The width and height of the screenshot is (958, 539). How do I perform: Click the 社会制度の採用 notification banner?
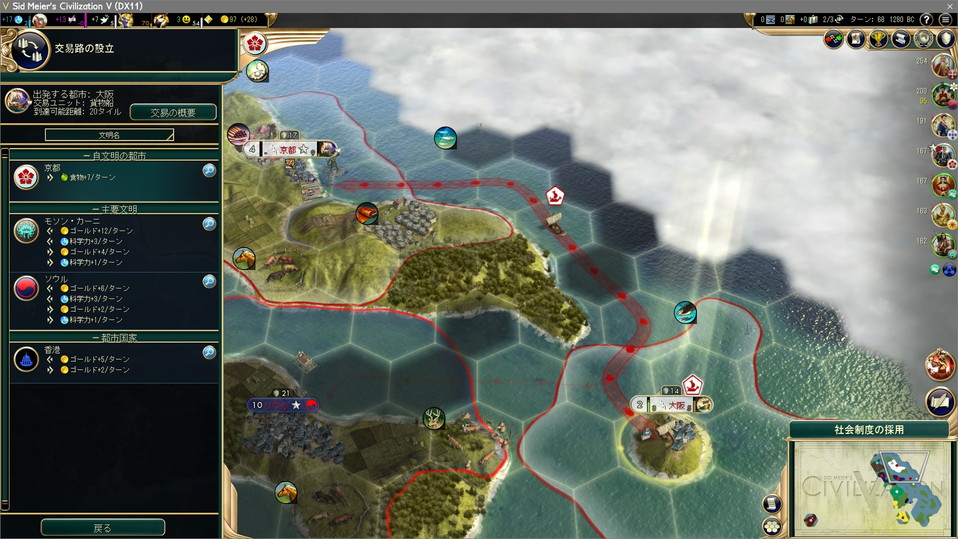pyautogui.click(x=868, y=429)
